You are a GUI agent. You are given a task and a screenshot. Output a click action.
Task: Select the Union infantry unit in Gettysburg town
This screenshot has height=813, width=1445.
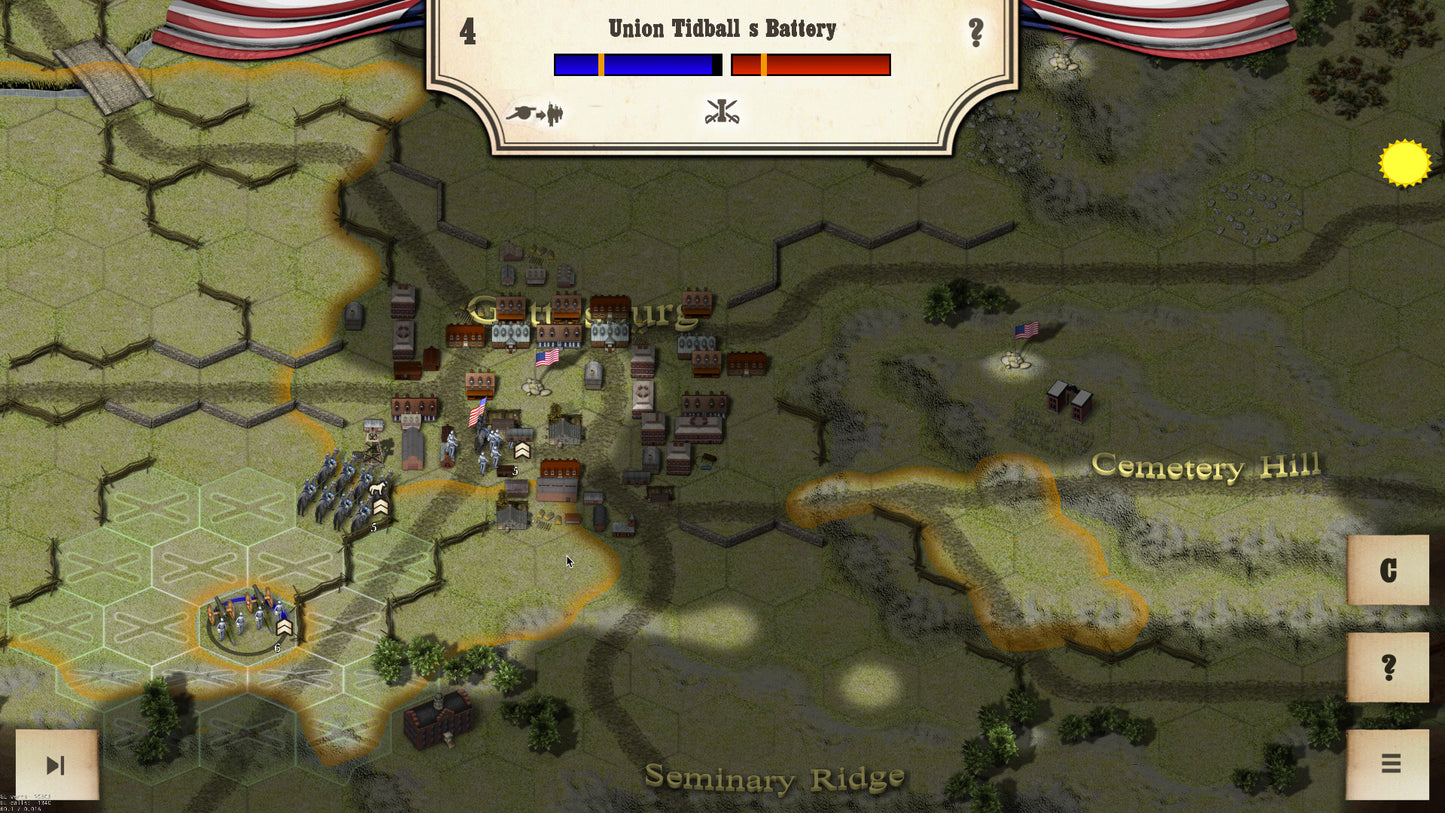tap(490, 443)
